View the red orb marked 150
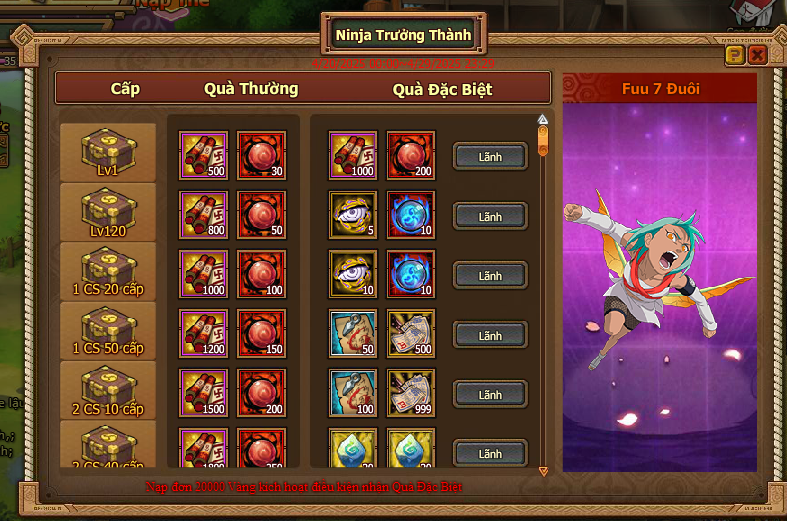787x521 pixels. [x=261, y=335]
